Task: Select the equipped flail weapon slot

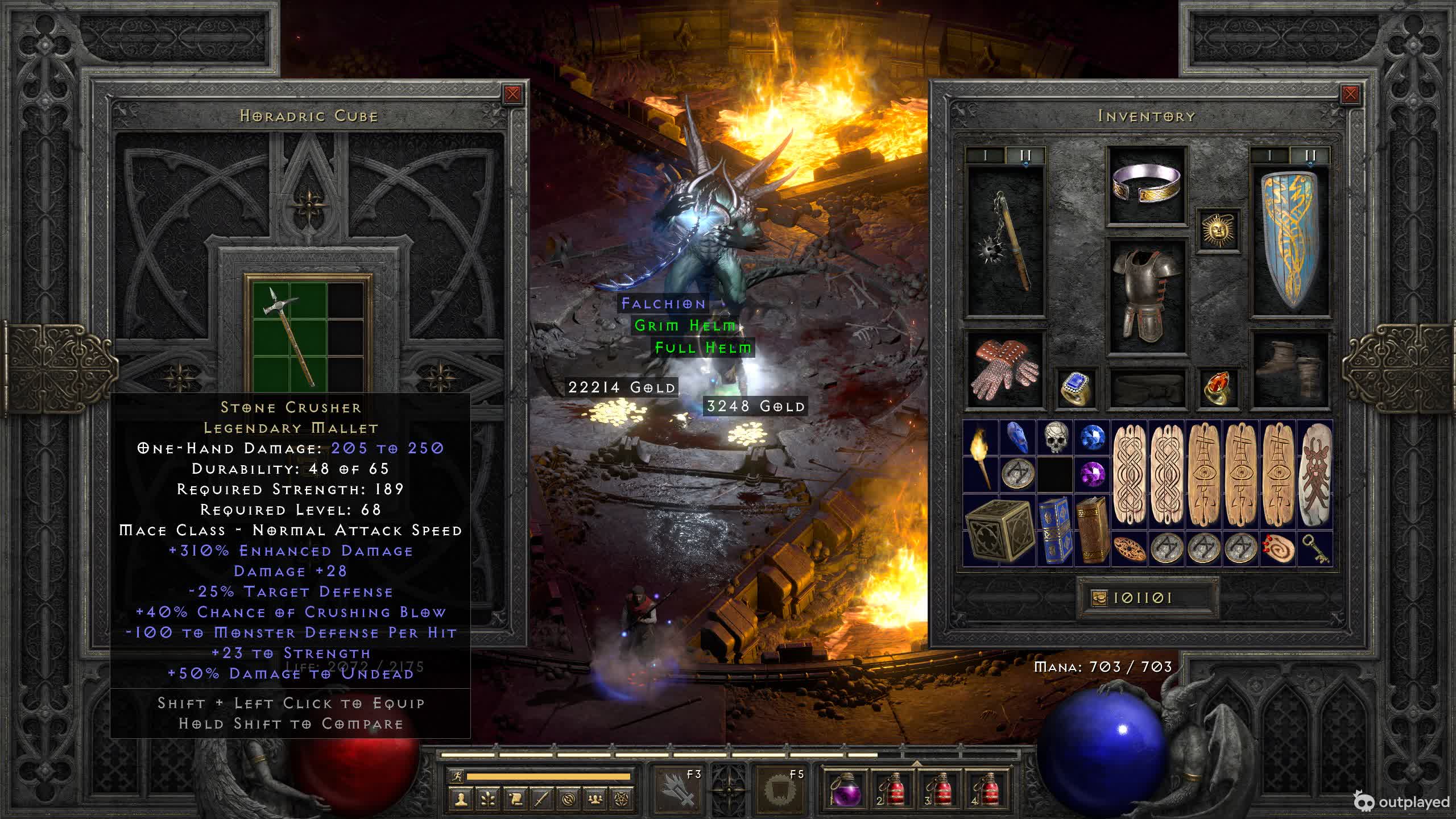Action: pyautogui.click(x=1006, y=242)
